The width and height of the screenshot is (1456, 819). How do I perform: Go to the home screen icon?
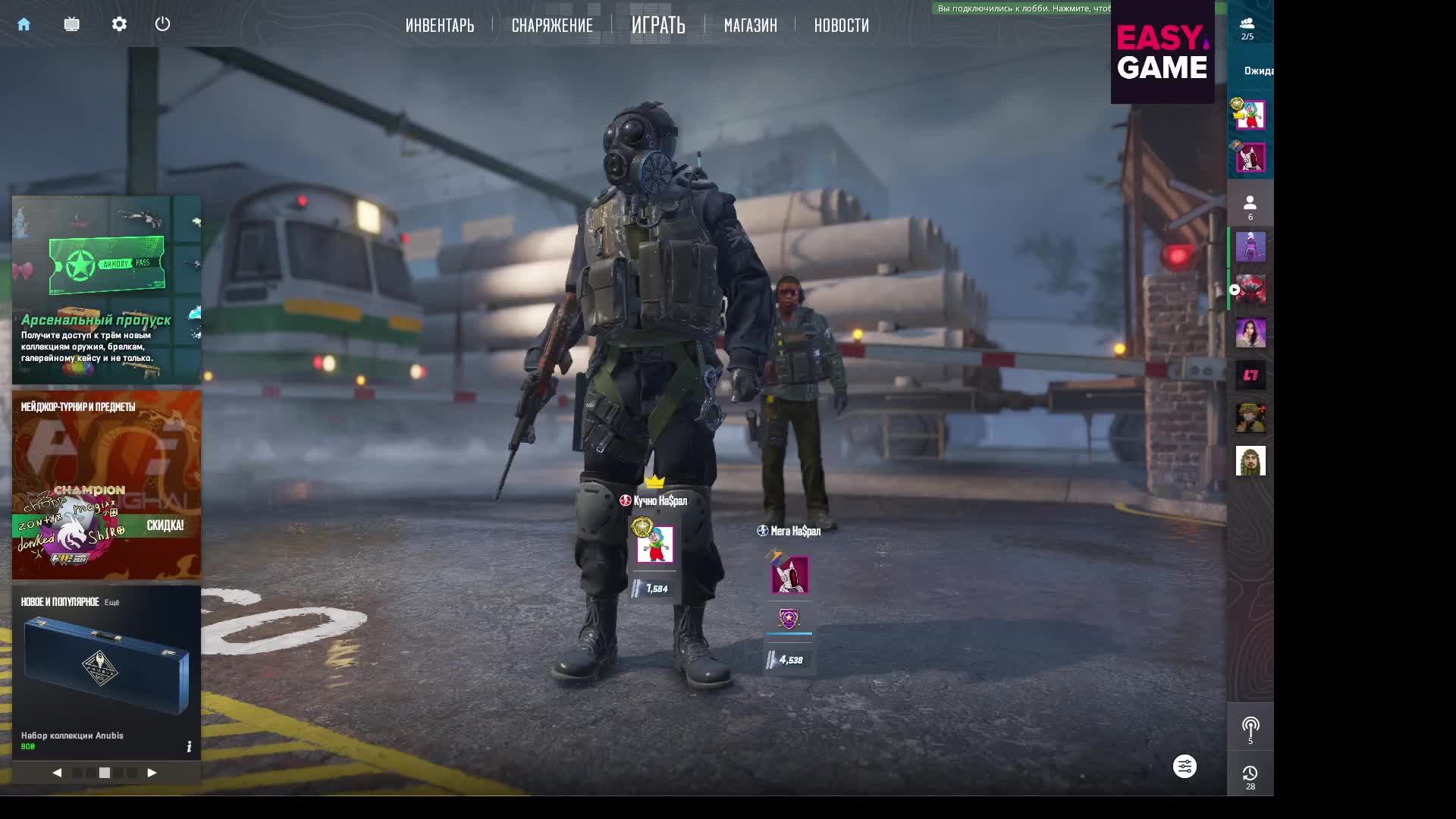click(24, 24)
